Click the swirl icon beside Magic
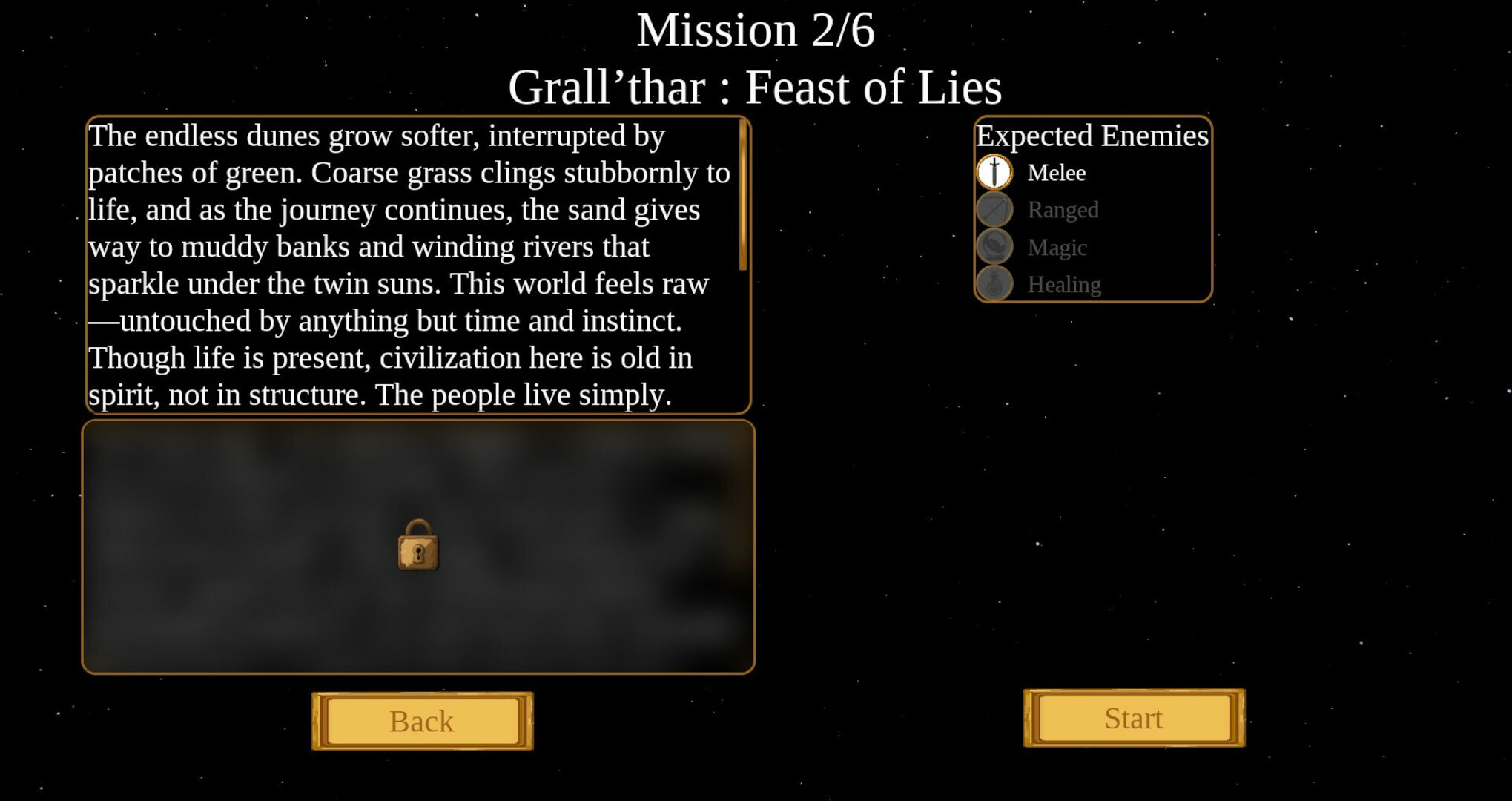Viewport: 1512px width, 801px height. pyautogui.click(x=995, y=247)
